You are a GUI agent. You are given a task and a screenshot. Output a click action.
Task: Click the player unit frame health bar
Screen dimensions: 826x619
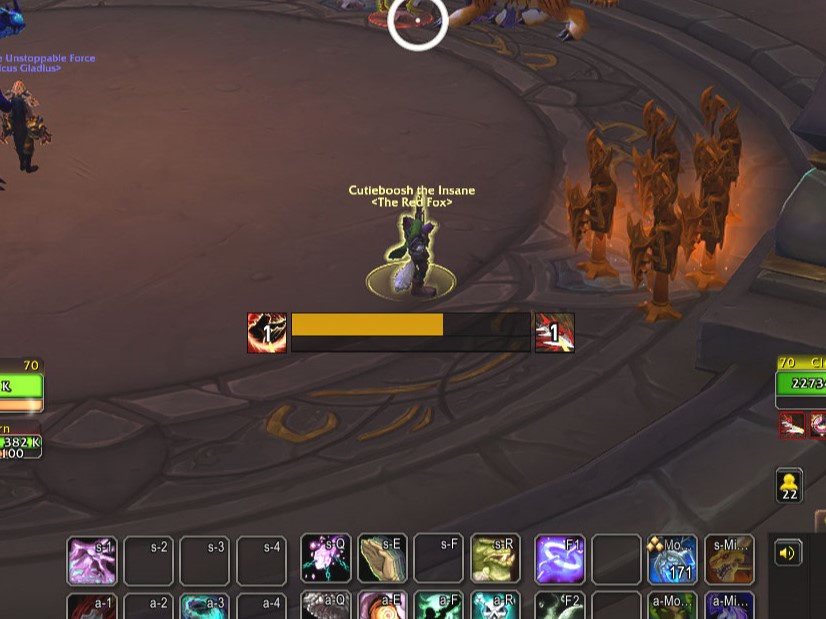[21, 386]
